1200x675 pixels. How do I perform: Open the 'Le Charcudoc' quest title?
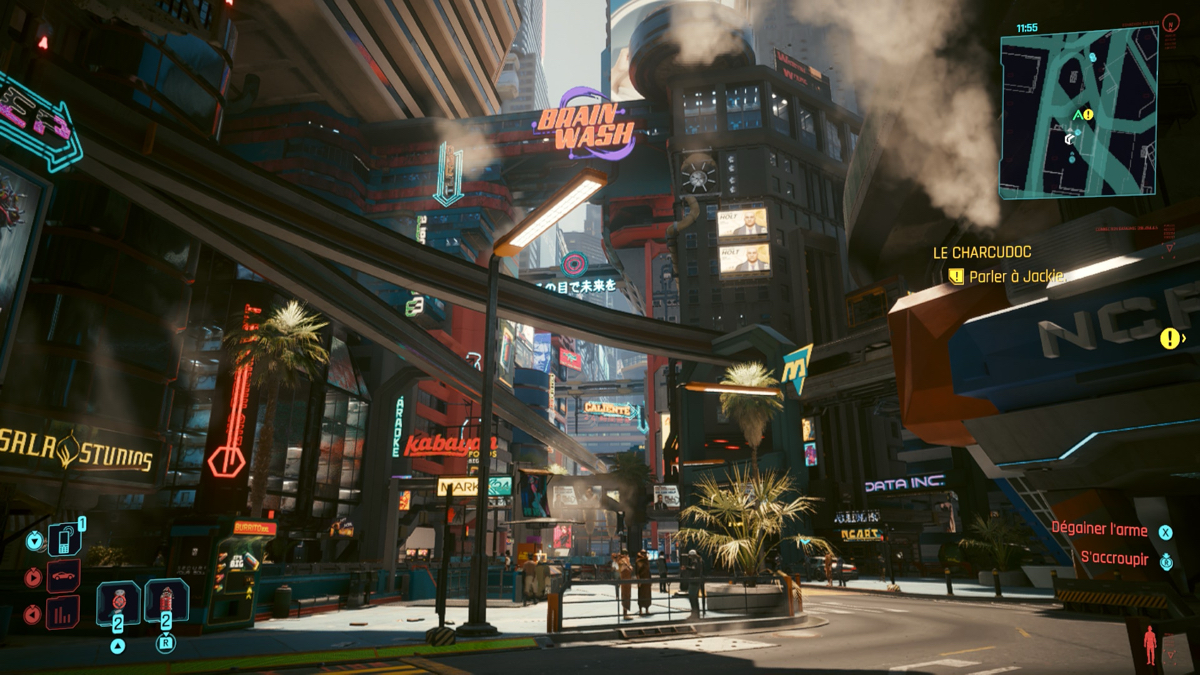tap(982, 253)
